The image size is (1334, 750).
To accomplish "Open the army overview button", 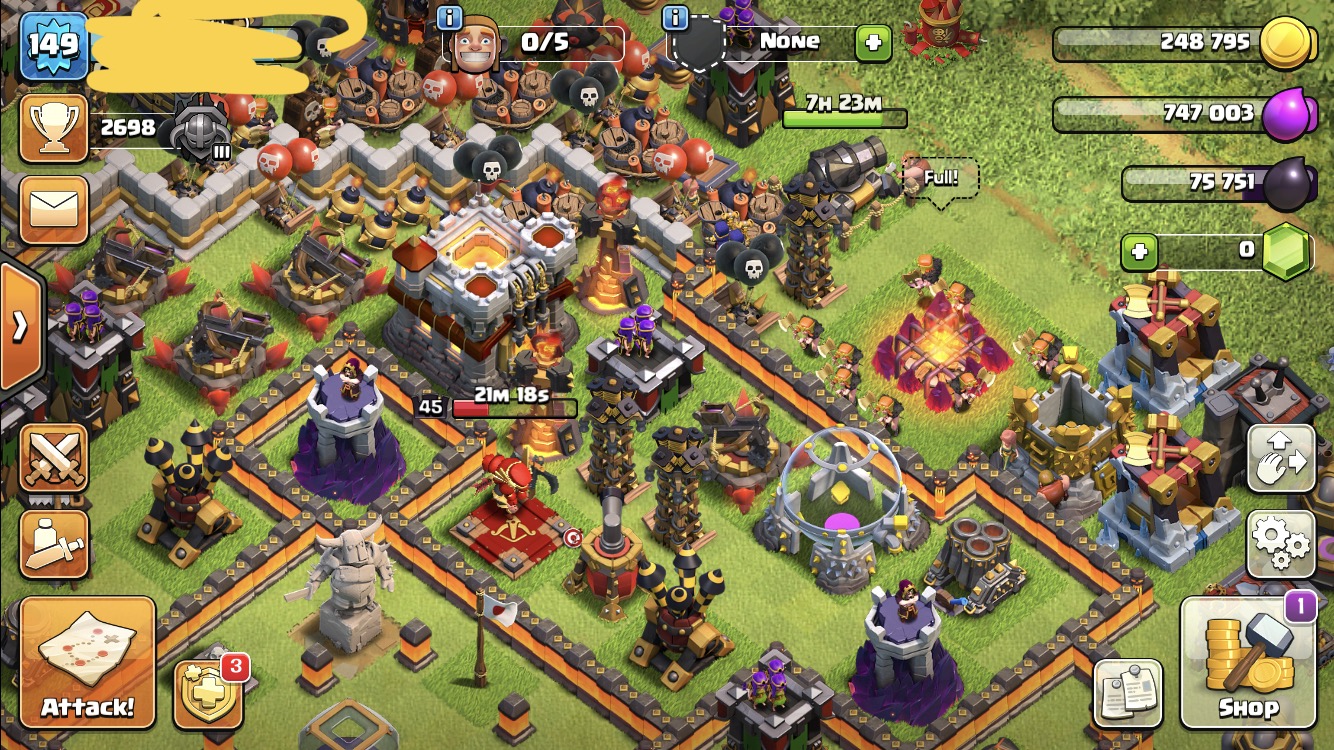I will (54, 545).
